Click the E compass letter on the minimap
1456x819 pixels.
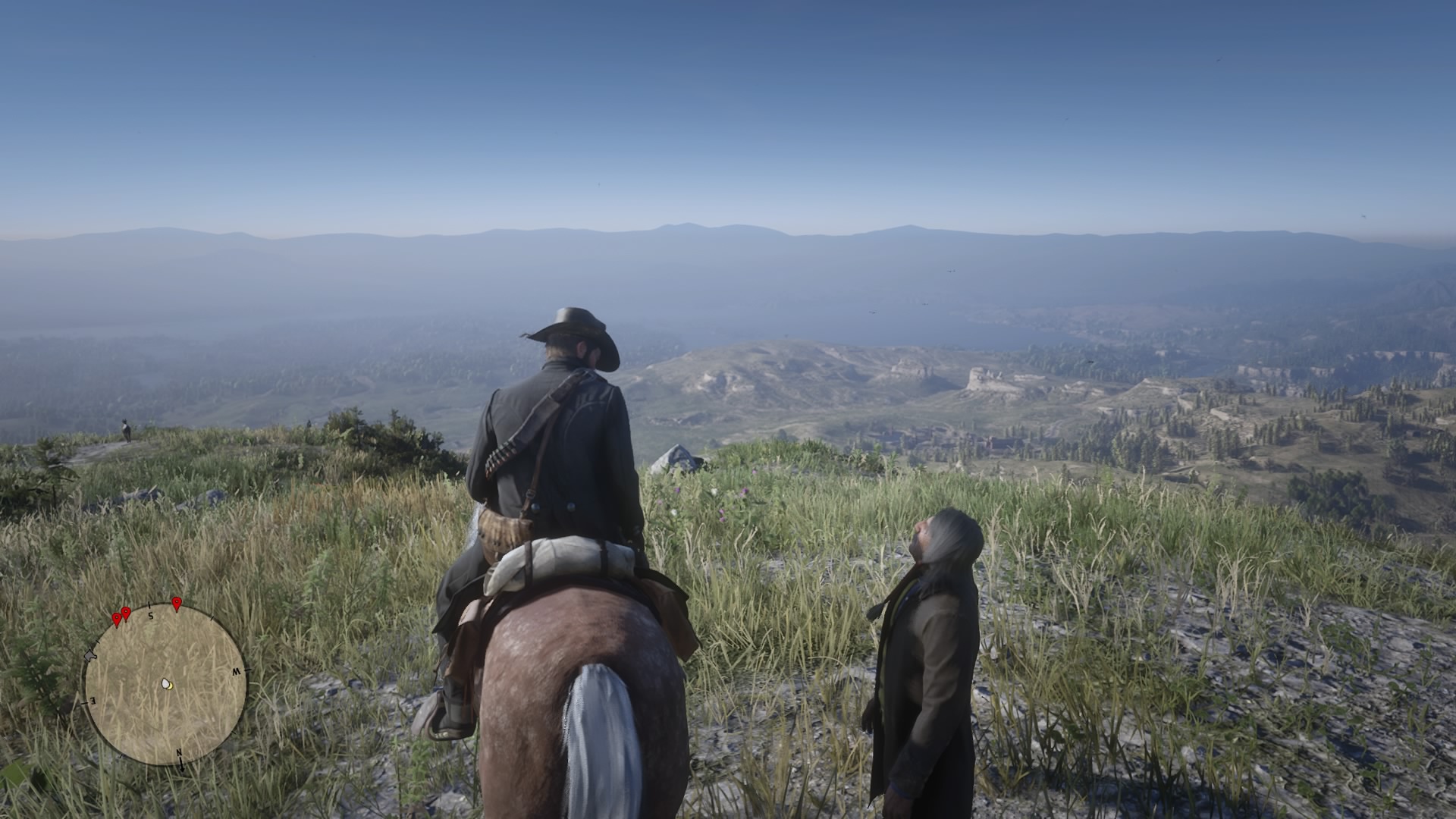coord(93,700)
